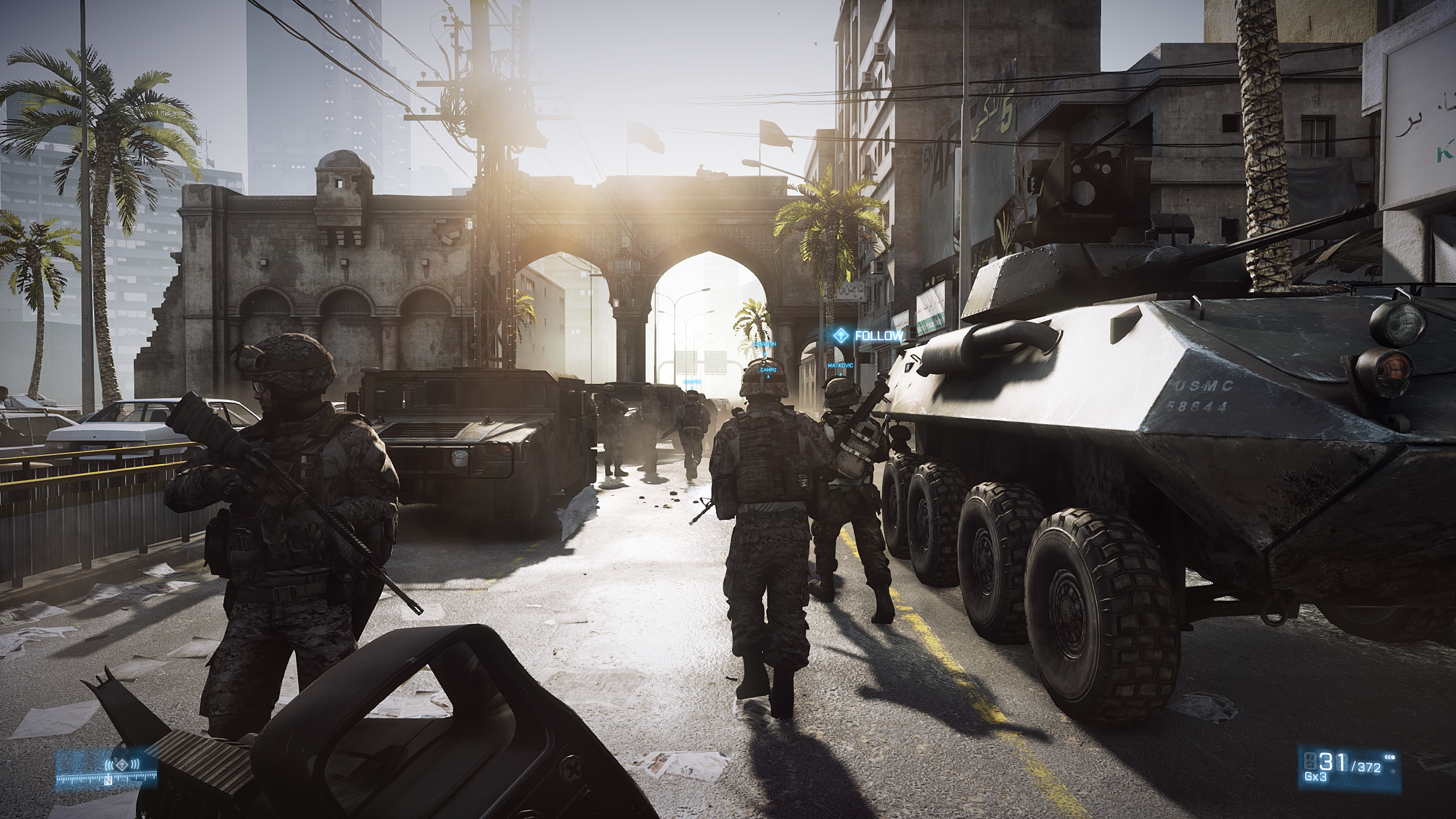Select the MATKOVIC name tag

click(841, 366)
